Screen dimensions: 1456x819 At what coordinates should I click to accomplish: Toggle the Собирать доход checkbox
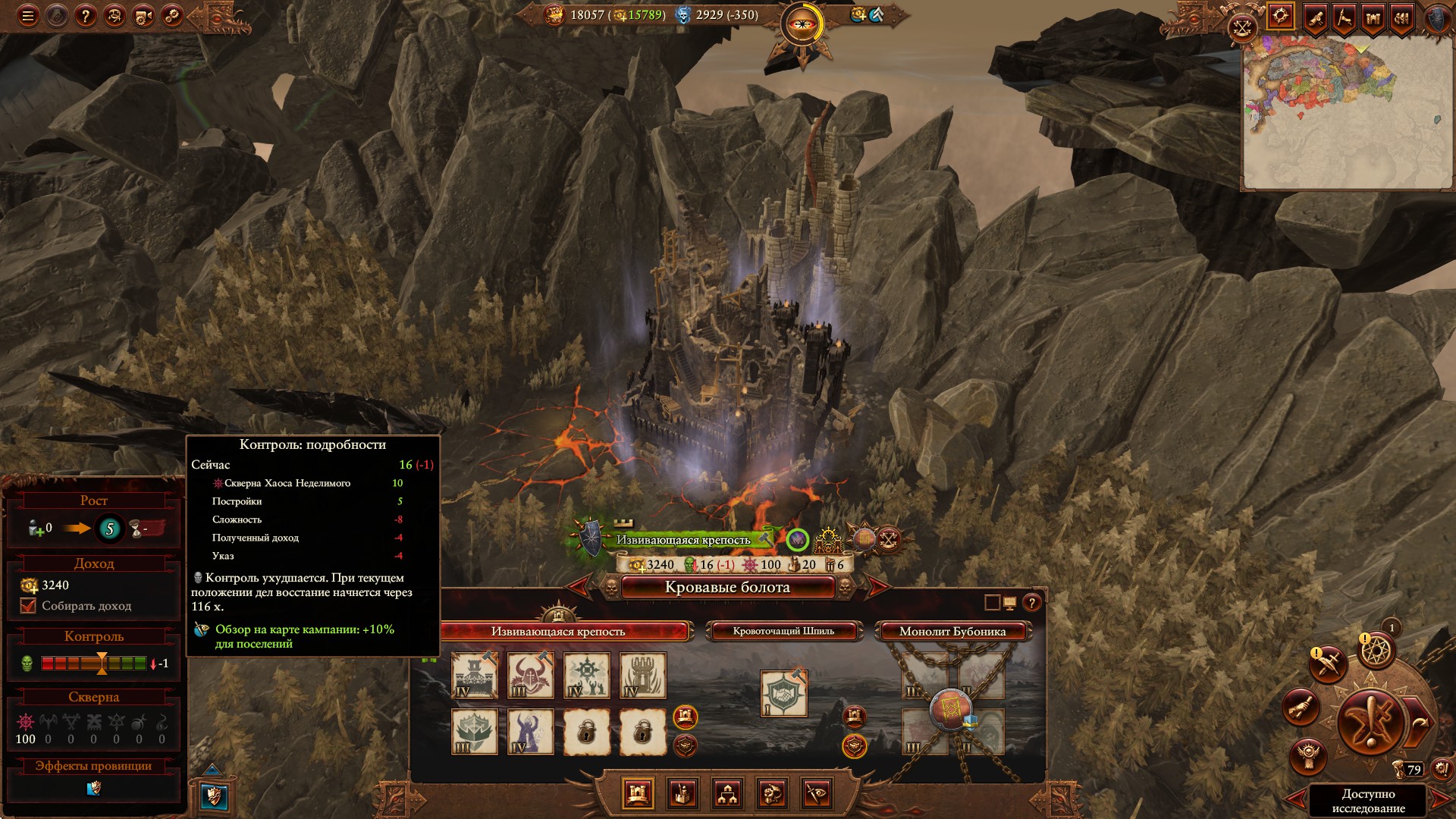tap(29, 606)
